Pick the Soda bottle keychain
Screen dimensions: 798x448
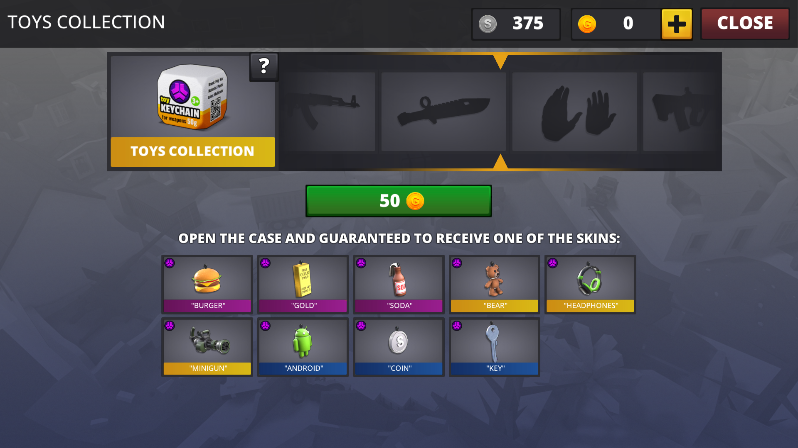398,284
